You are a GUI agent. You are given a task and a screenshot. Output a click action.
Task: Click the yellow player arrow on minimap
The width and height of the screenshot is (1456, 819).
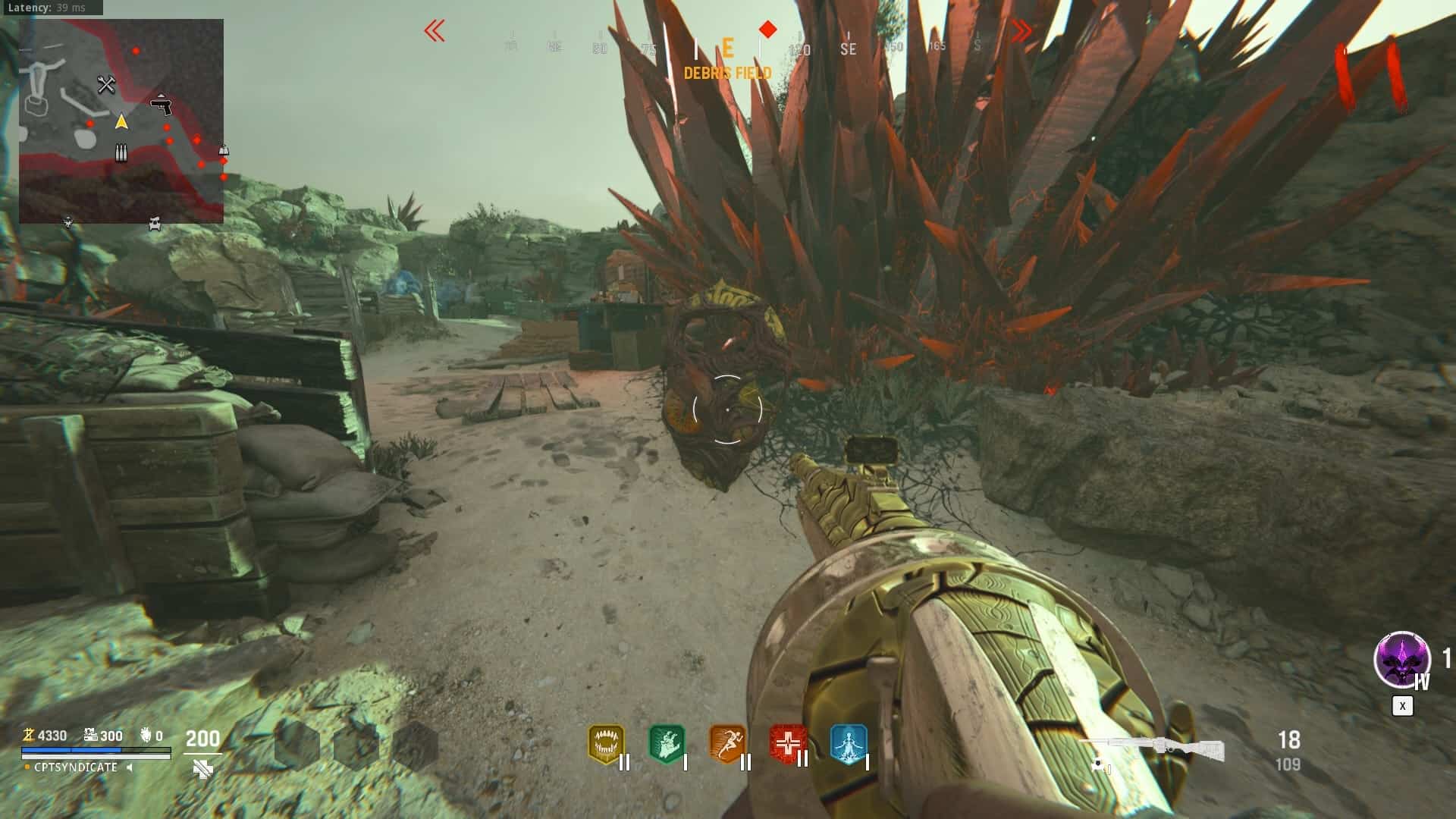[x=121, y=121]
